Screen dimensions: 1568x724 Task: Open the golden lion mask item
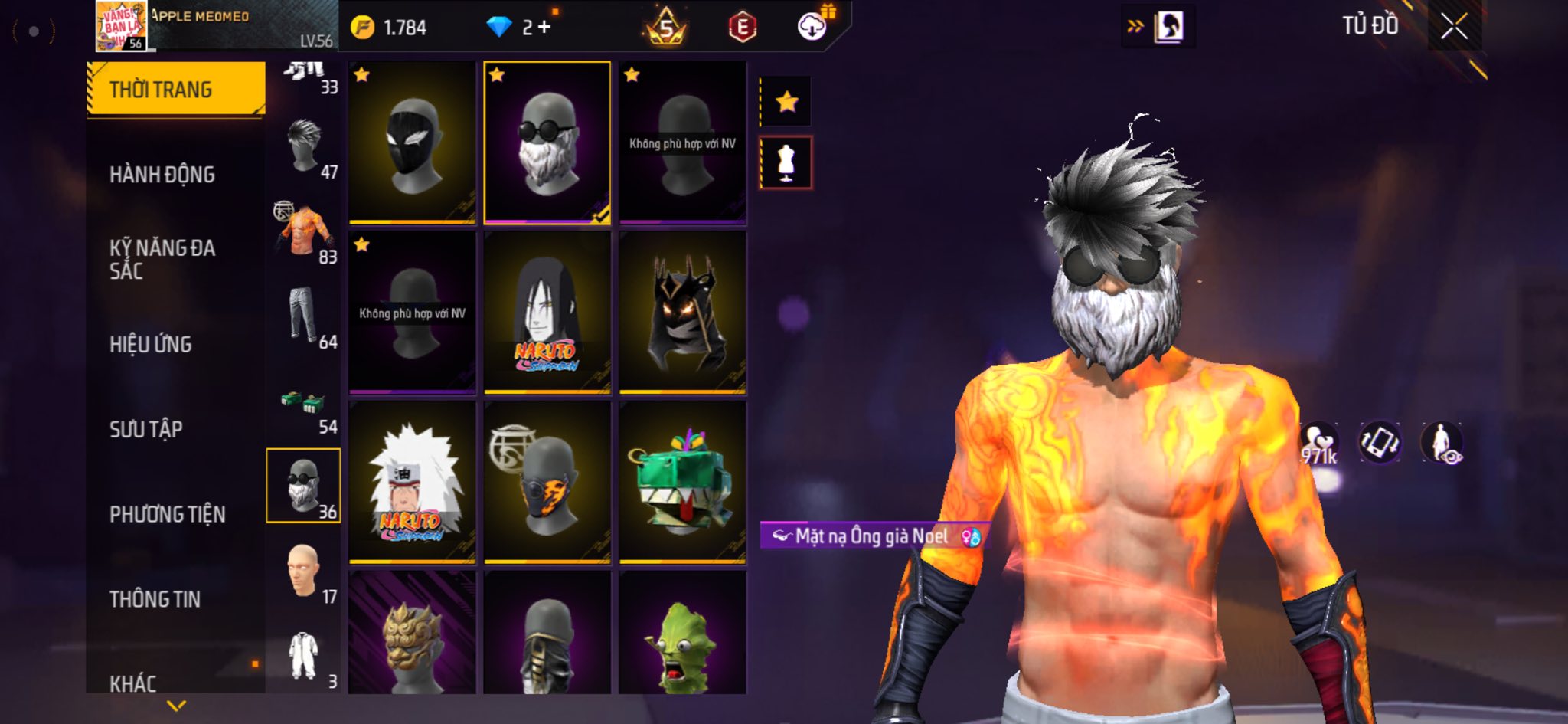412,634
